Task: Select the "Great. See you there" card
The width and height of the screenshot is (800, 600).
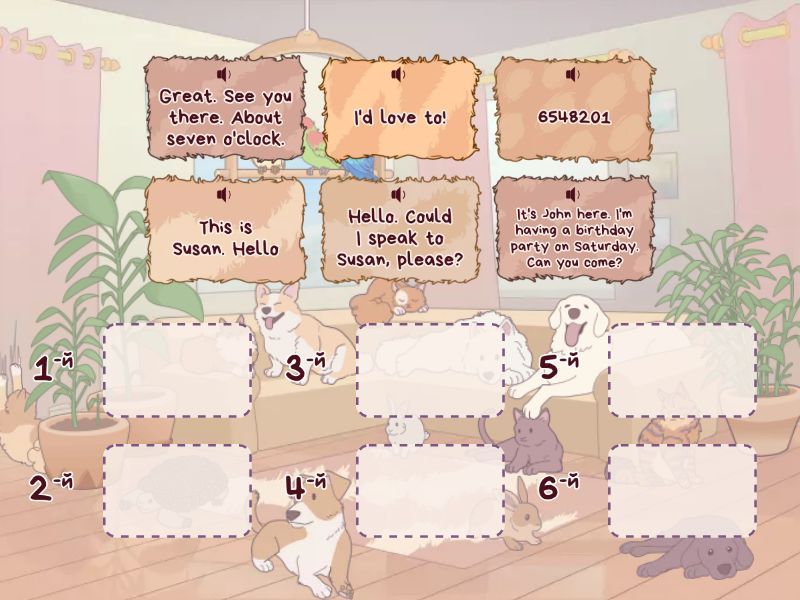Action: pyautogui.click(x=225, y=118)
